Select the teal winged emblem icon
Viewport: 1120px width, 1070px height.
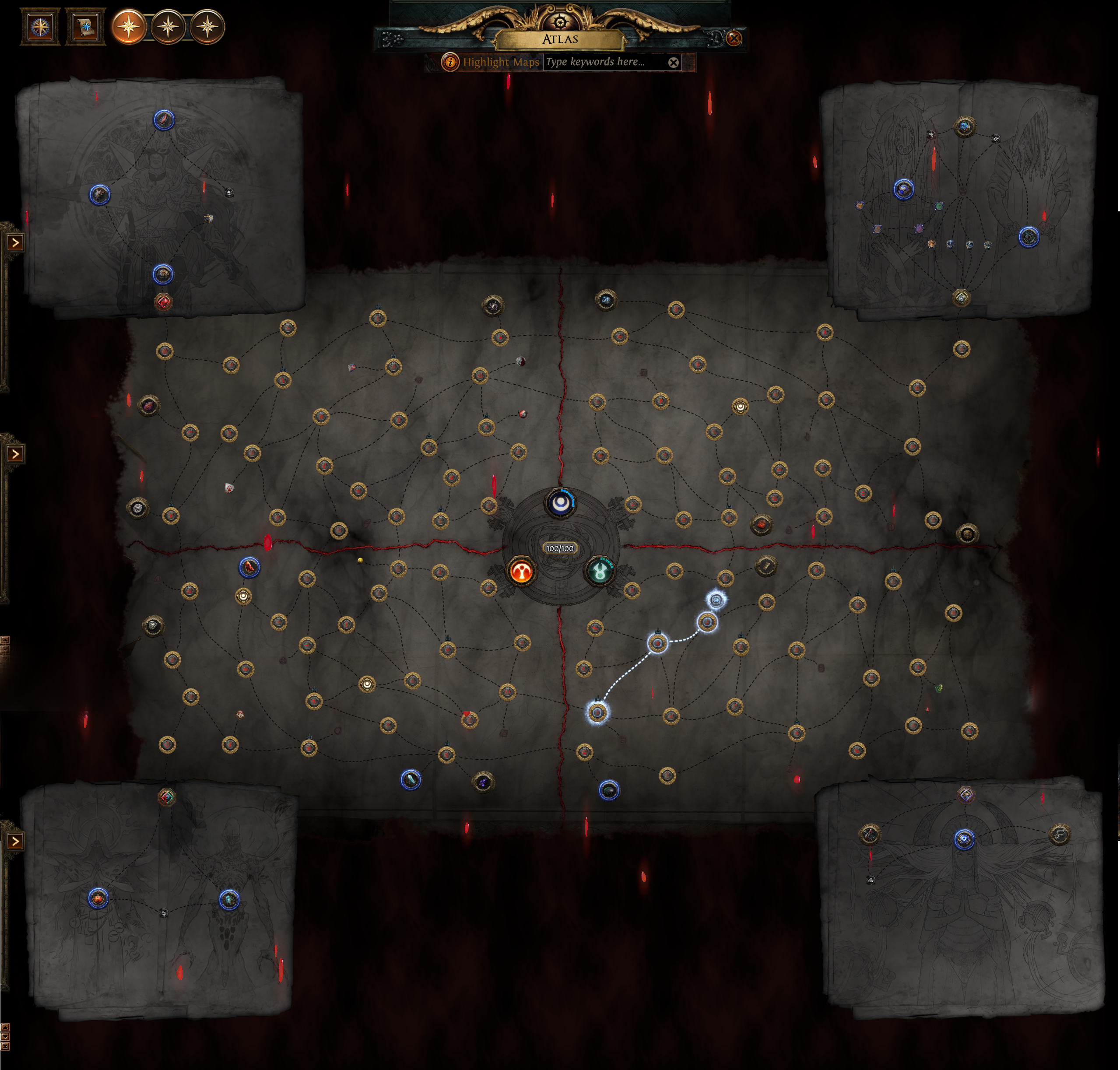pyautogui.click(x=600, y=571)
